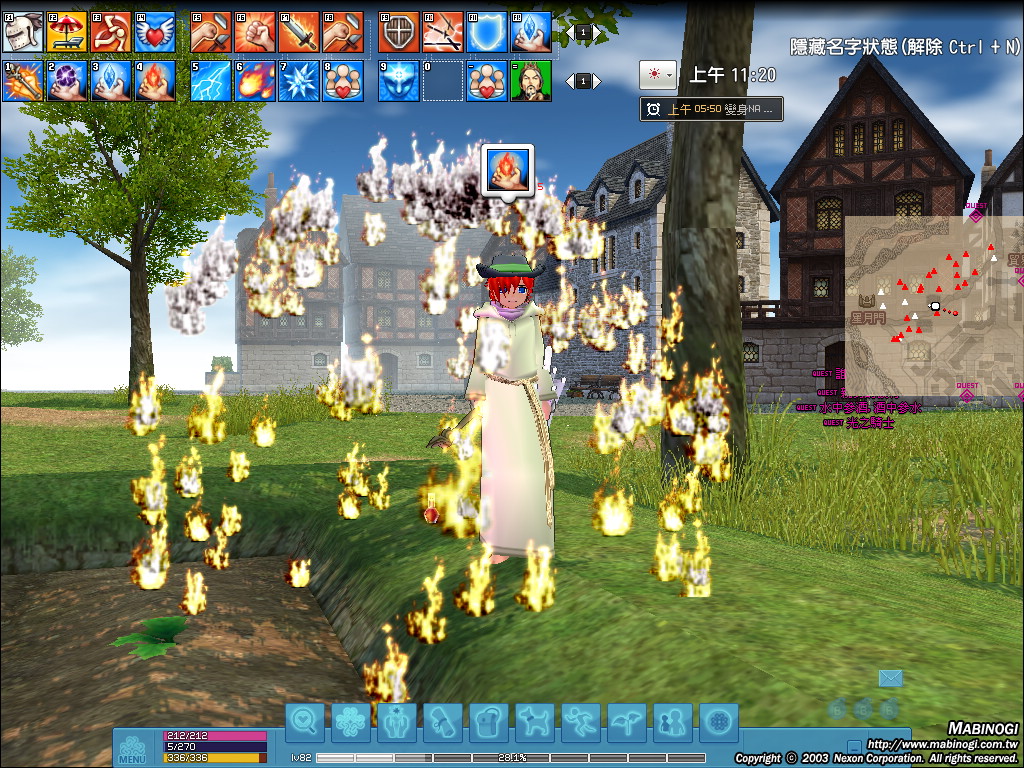Use the flaming sword attack skill

point(298,32)
